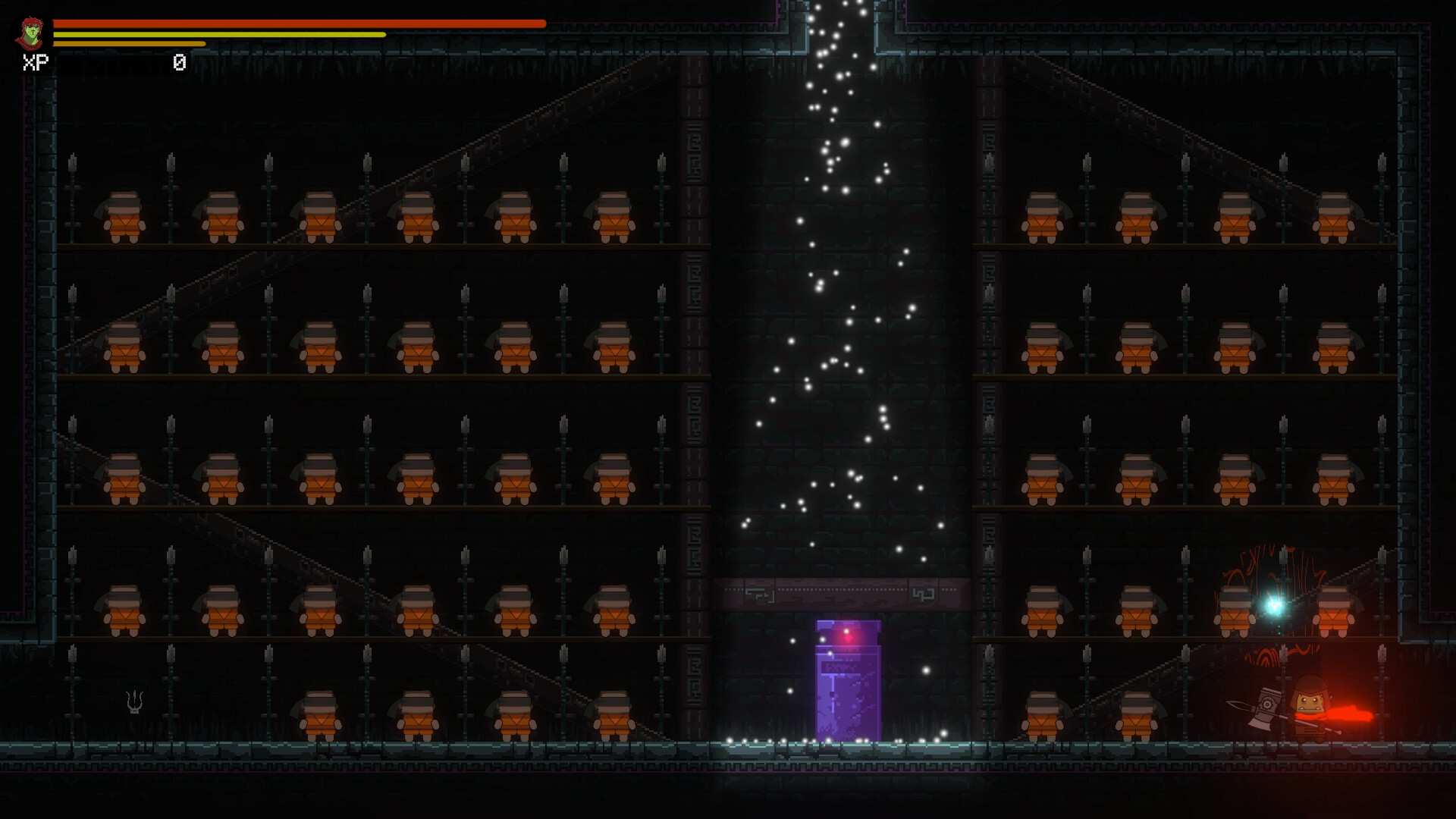Click the yellow stamina bar
The height and width of the screenshot is (819, 1456).
pos(220,35)
